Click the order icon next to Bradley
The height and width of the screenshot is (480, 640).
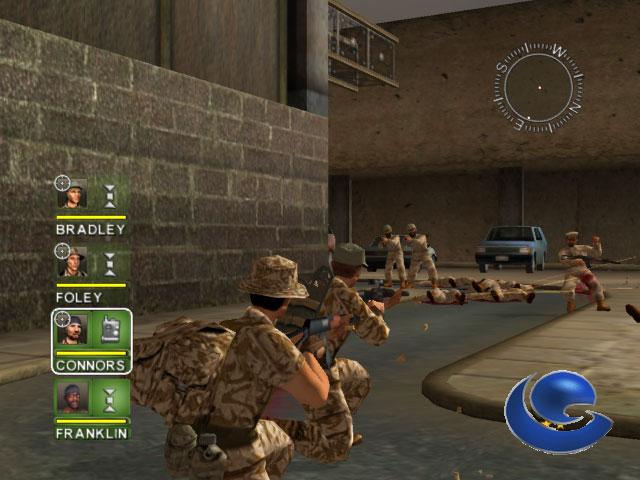pos(110,194)
